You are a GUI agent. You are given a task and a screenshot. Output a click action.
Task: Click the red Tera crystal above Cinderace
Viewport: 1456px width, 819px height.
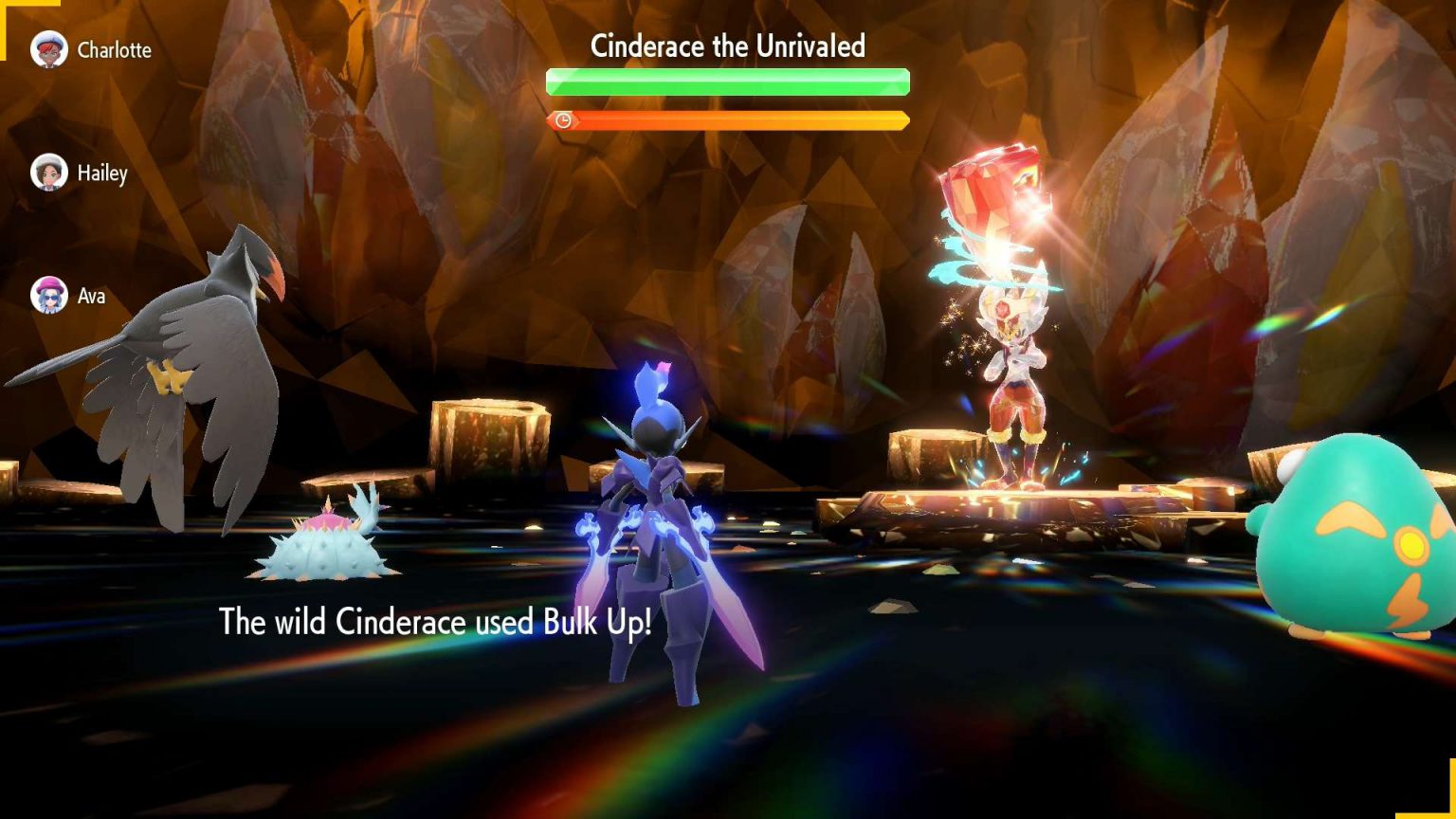(x=993, y=190)
